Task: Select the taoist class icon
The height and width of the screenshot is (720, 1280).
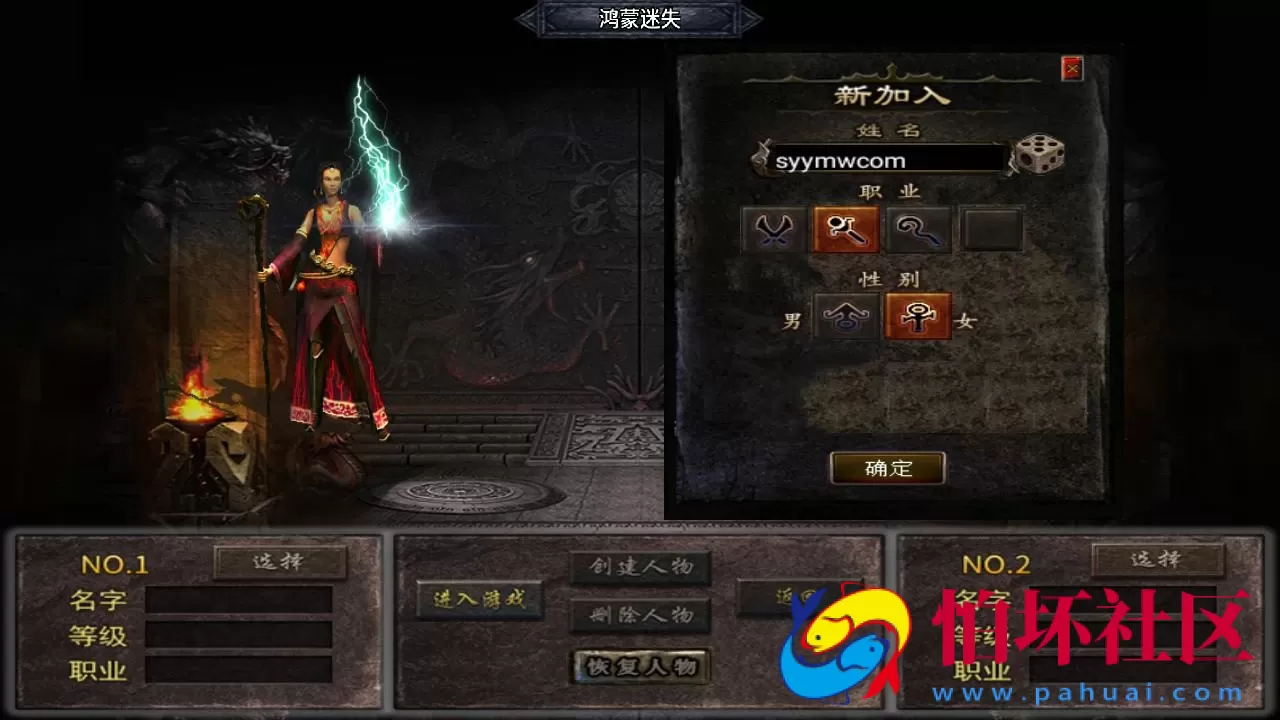Action: point(918,229)
